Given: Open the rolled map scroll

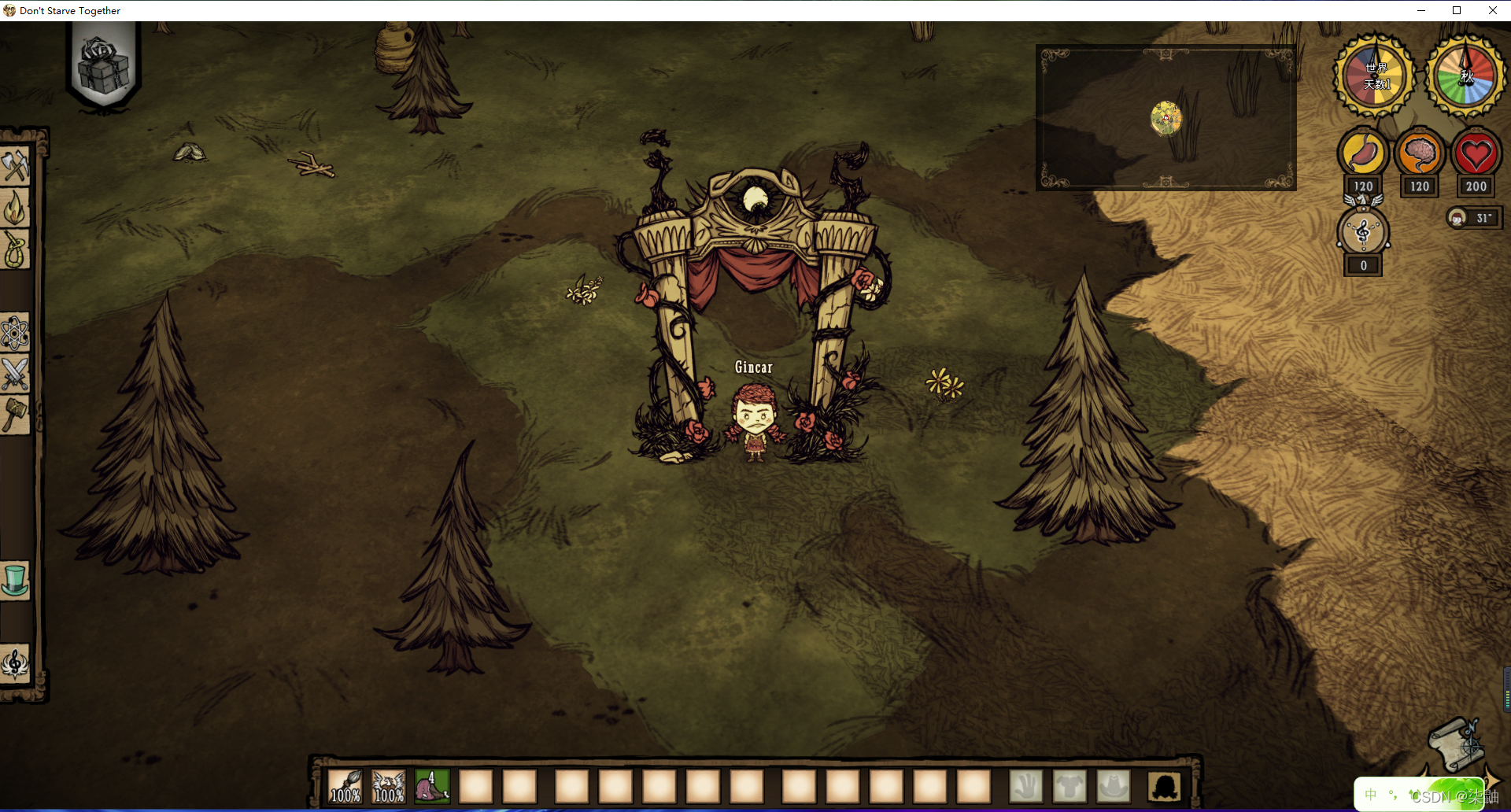Looking at the screenshot, I should click(x=1456, y=744).
